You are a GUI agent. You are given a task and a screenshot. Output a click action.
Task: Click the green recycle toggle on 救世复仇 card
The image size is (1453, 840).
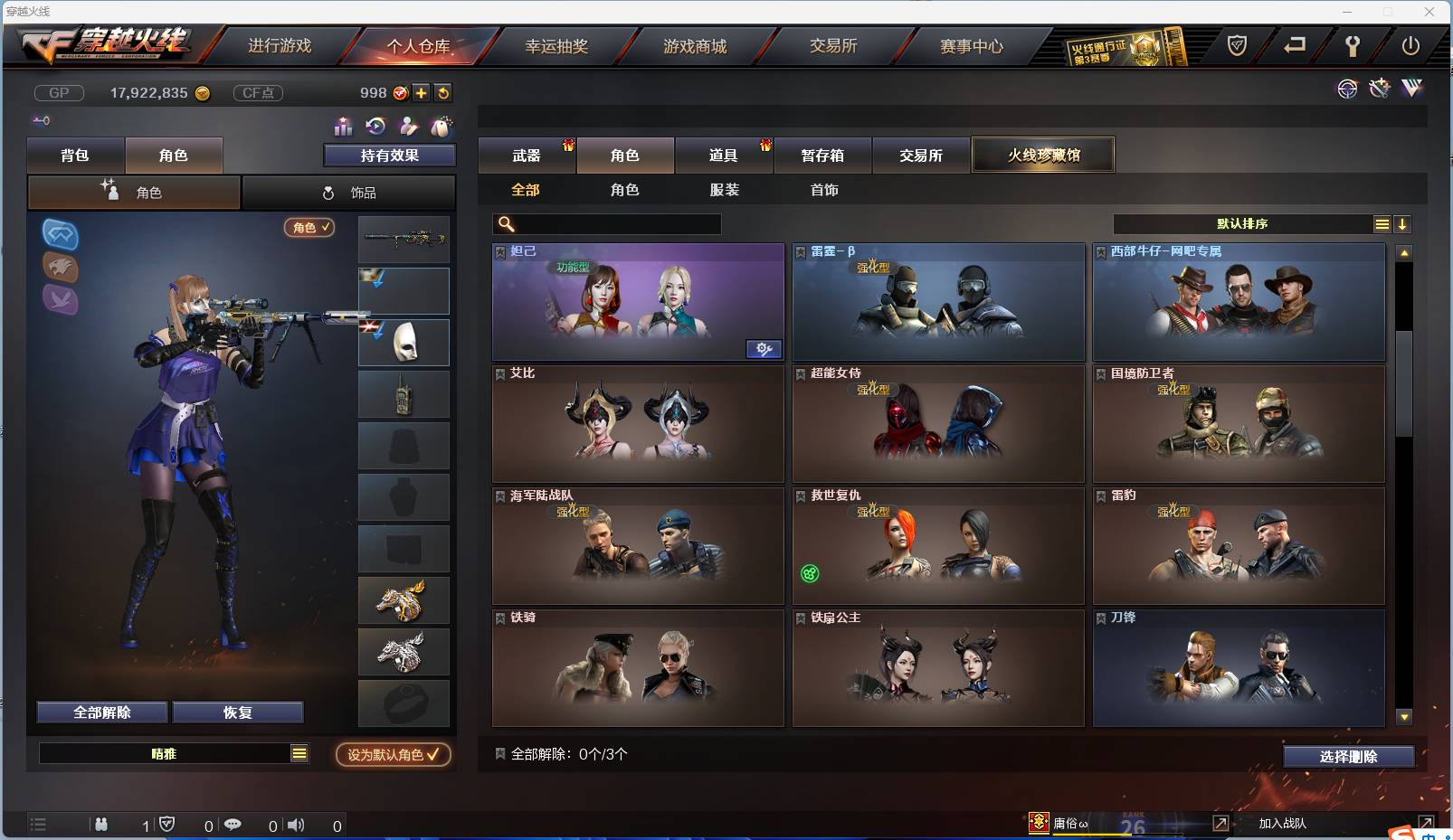point(810,573)
